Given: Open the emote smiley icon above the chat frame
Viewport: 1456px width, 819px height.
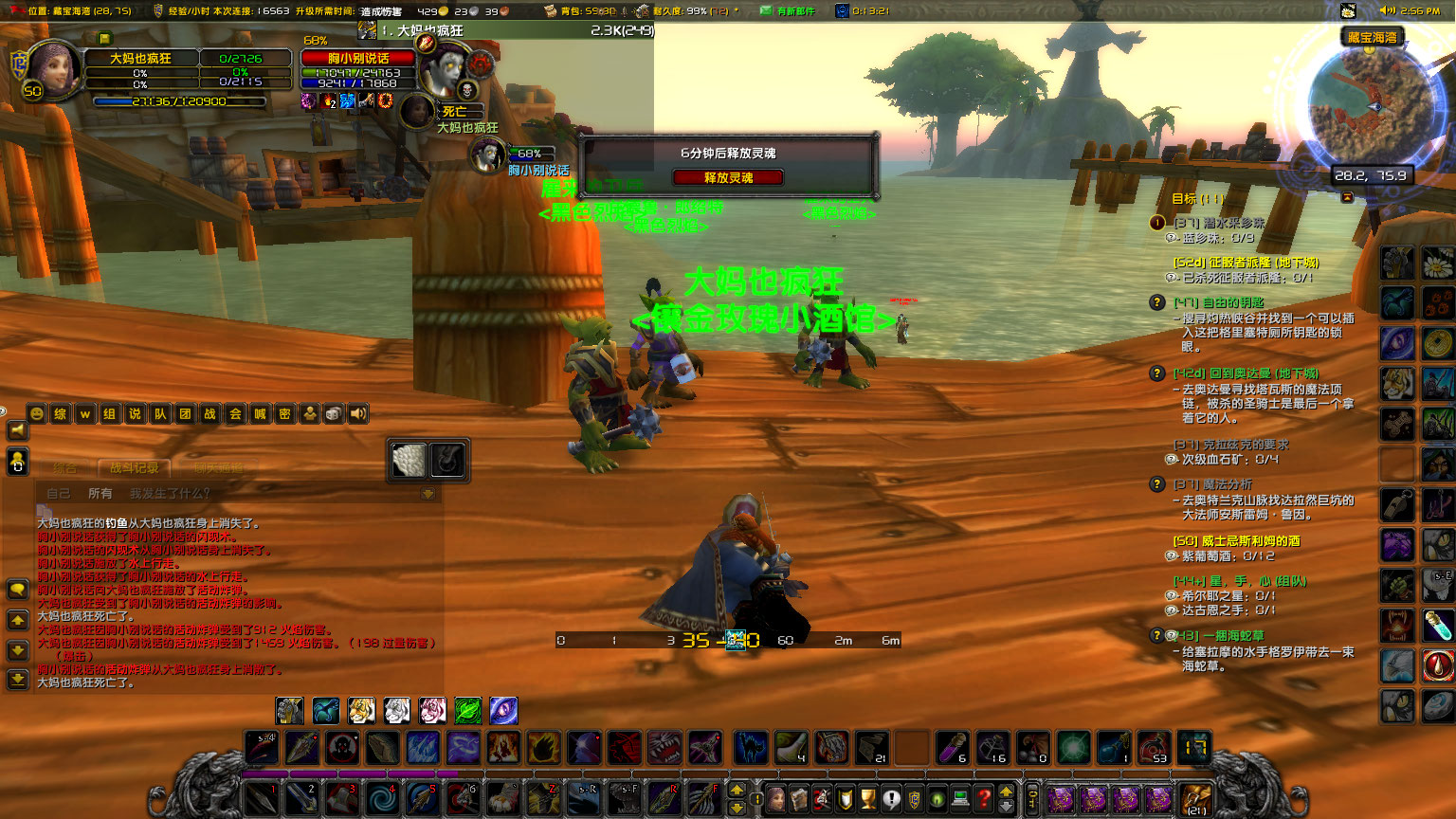Looking at the screenshot, I should click(37, 413).
